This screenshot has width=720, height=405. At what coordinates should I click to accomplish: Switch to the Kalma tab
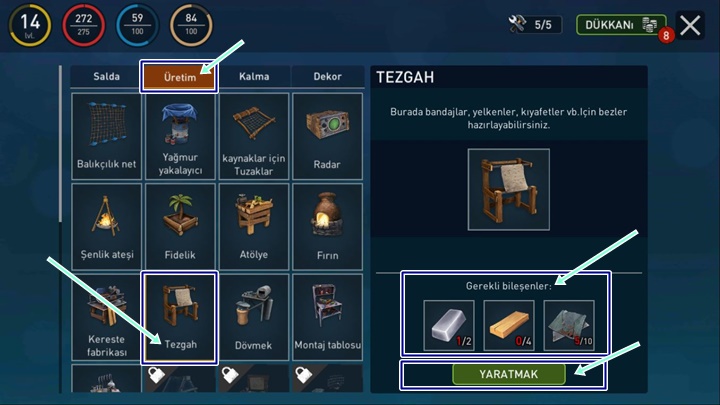click(x=254, y=77)
